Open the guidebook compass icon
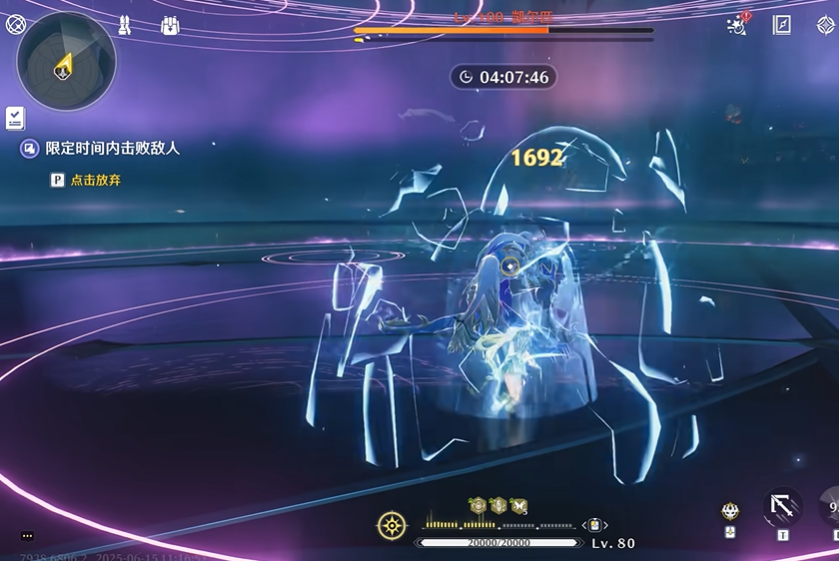This screenshot has height=561, width=839. [x=781, y=25]
